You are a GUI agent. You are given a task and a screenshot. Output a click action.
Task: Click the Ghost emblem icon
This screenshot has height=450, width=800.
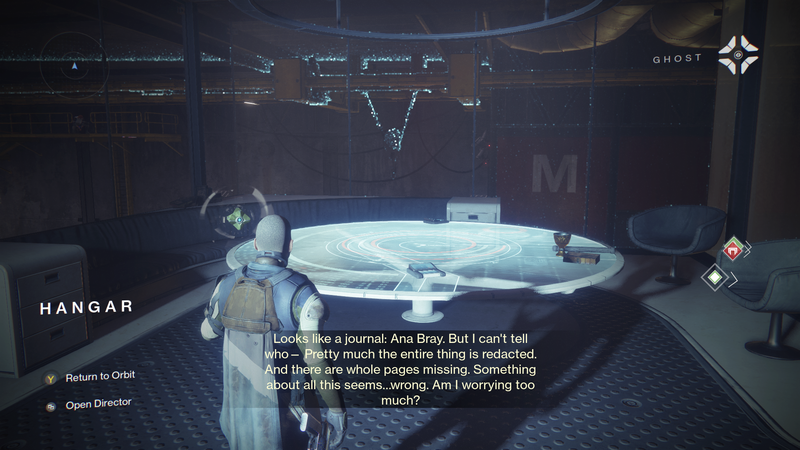pos(738,53)
